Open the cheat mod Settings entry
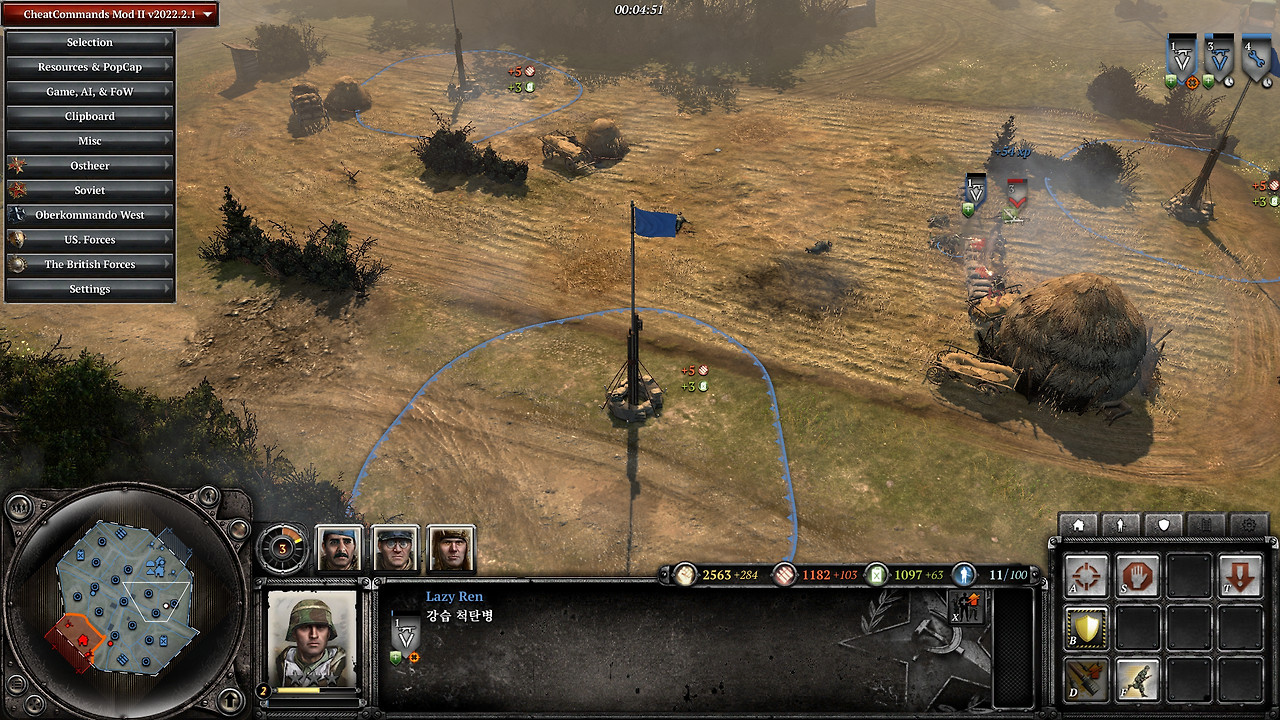 click(90, 289)
